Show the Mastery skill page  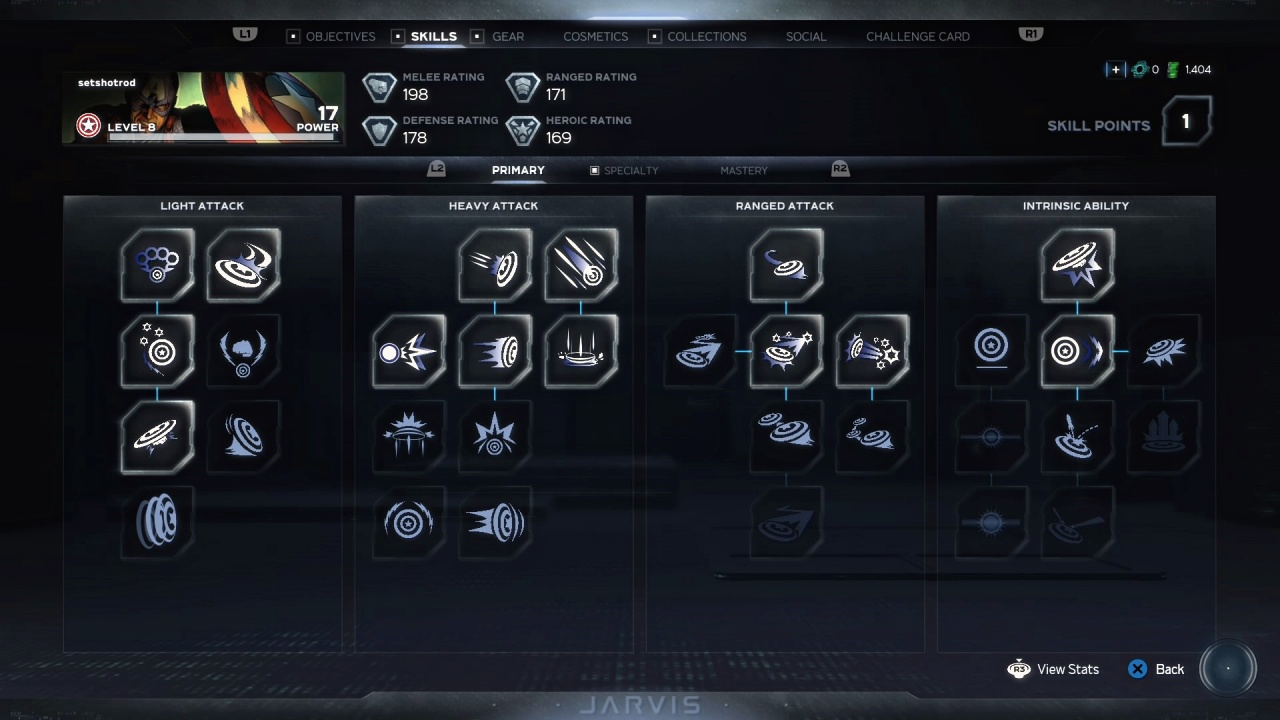point(743,170)
